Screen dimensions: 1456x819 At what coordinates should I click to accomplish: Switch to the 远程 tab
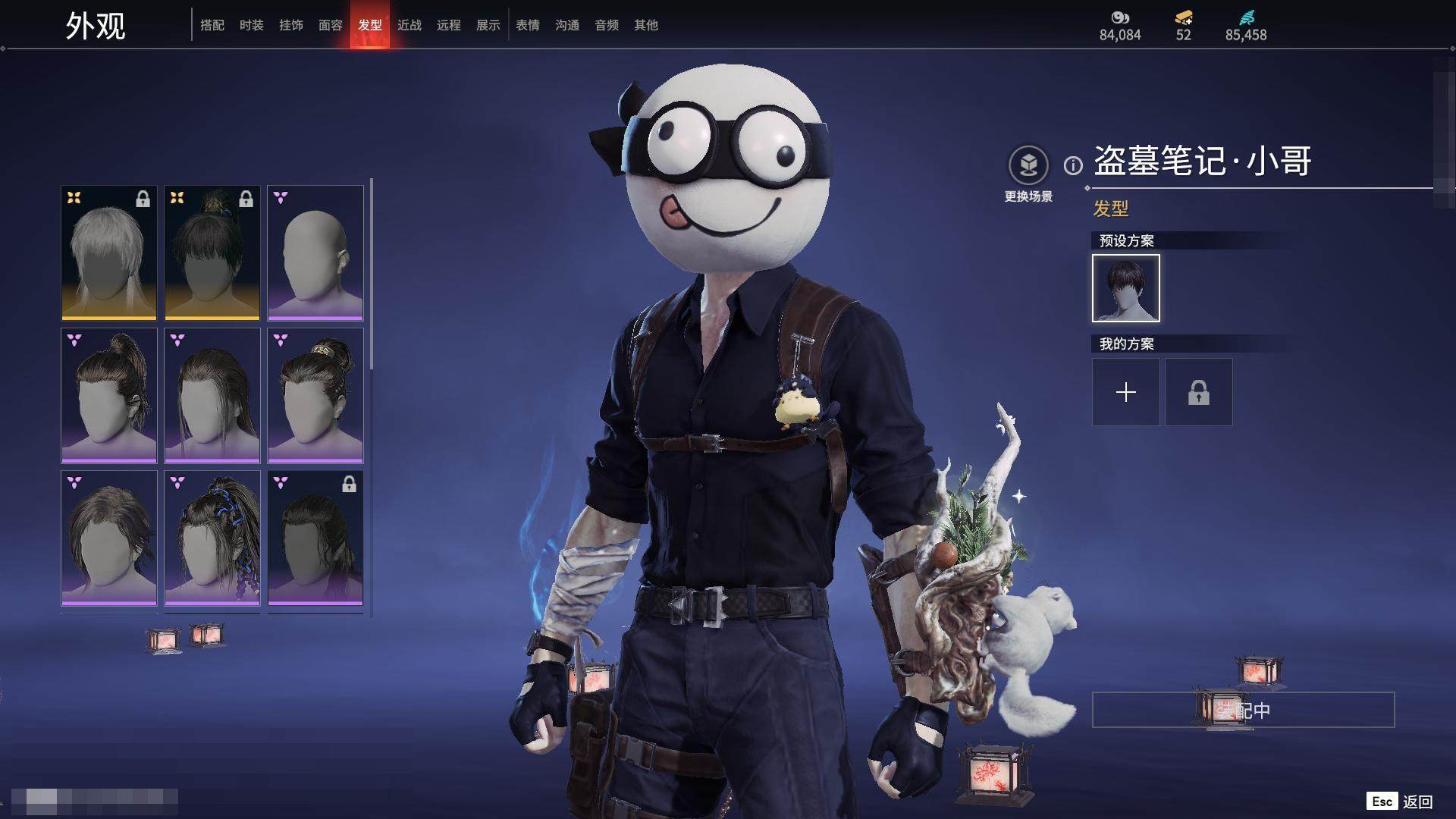[x=449, y=25]
